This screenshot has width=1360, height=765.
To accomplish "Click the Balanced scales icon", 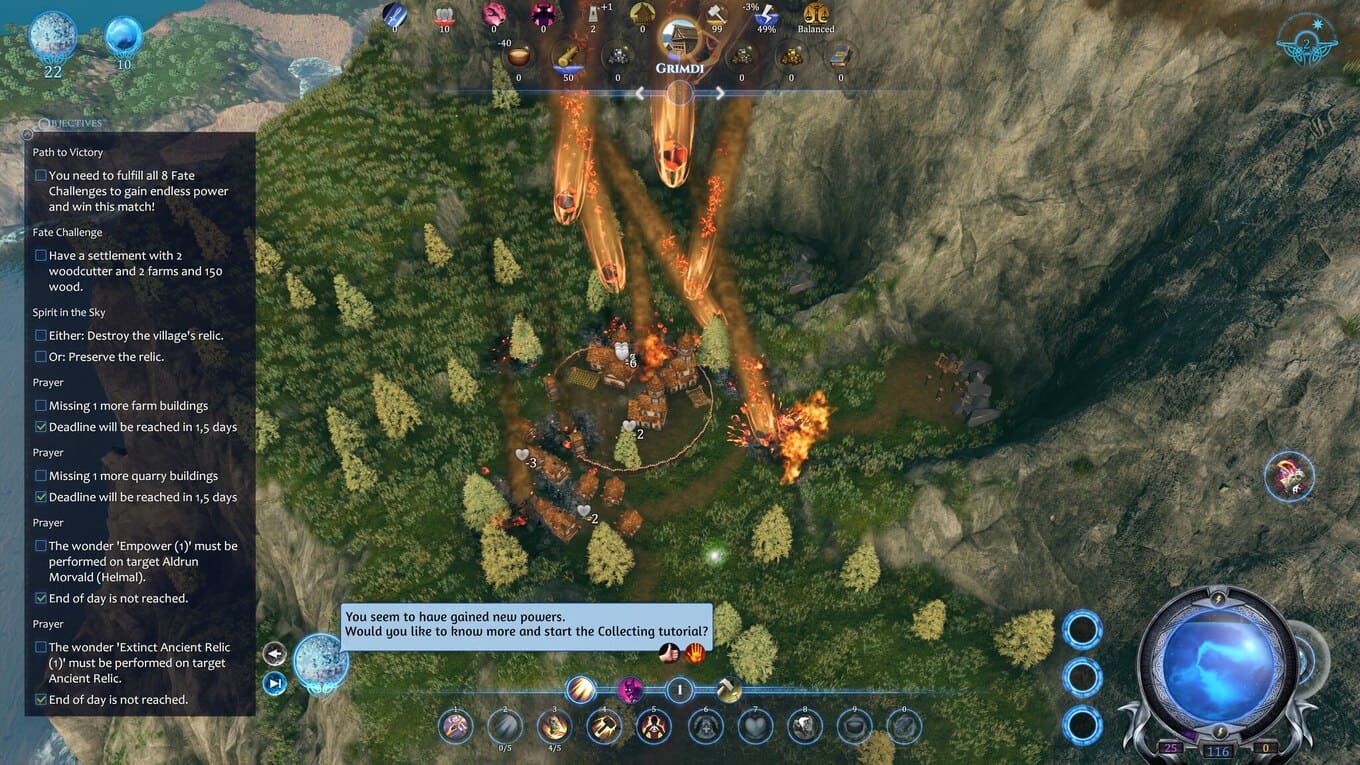I will (816, 16).
